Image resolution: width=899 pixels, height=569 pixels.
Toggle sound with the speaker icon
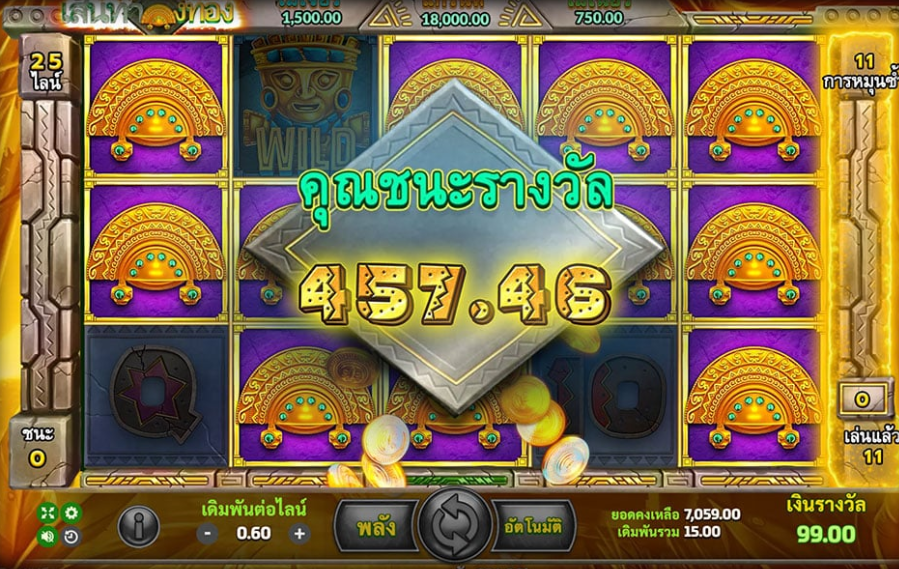(48, 536)
